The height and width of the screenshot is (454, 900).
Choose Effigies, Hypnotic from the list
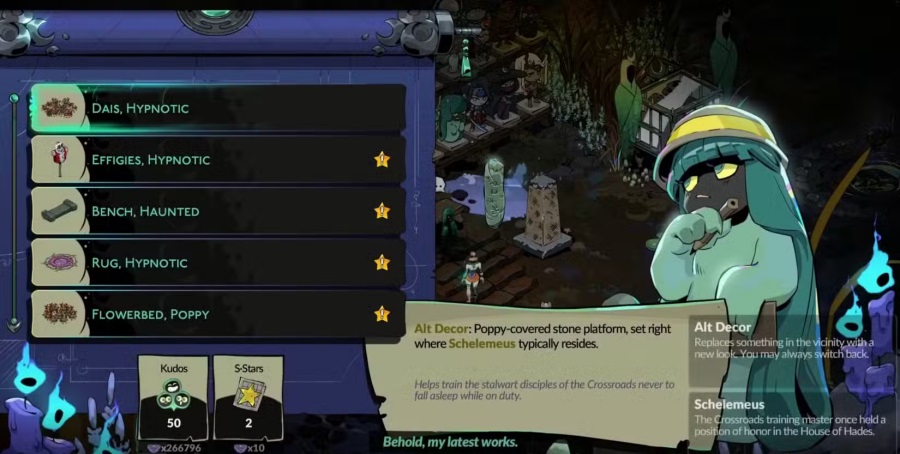(217, 160)
